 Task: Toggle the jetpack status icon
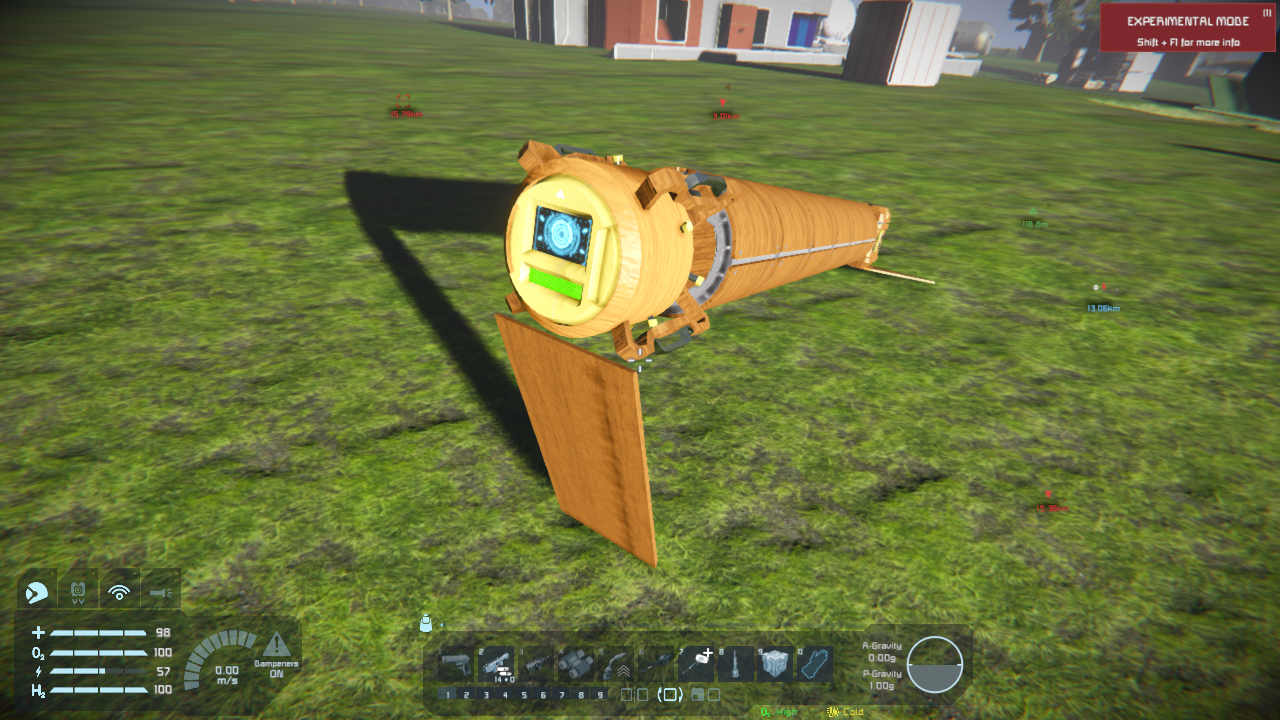coord(78,593)
